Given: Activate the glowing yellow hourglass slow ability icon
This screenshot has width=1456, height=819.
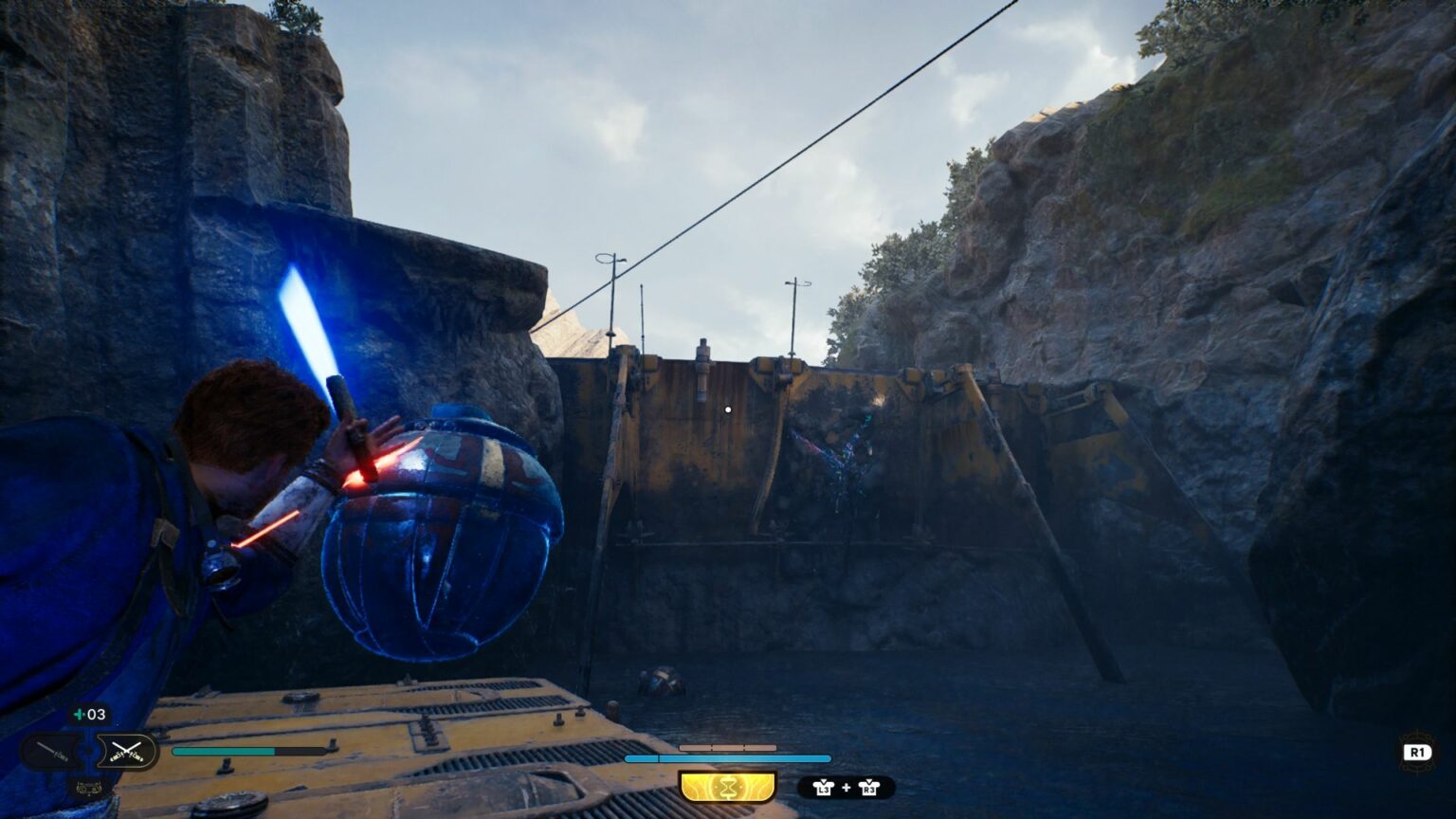Looking at the screenshot, I should click(x=729, y=786).
